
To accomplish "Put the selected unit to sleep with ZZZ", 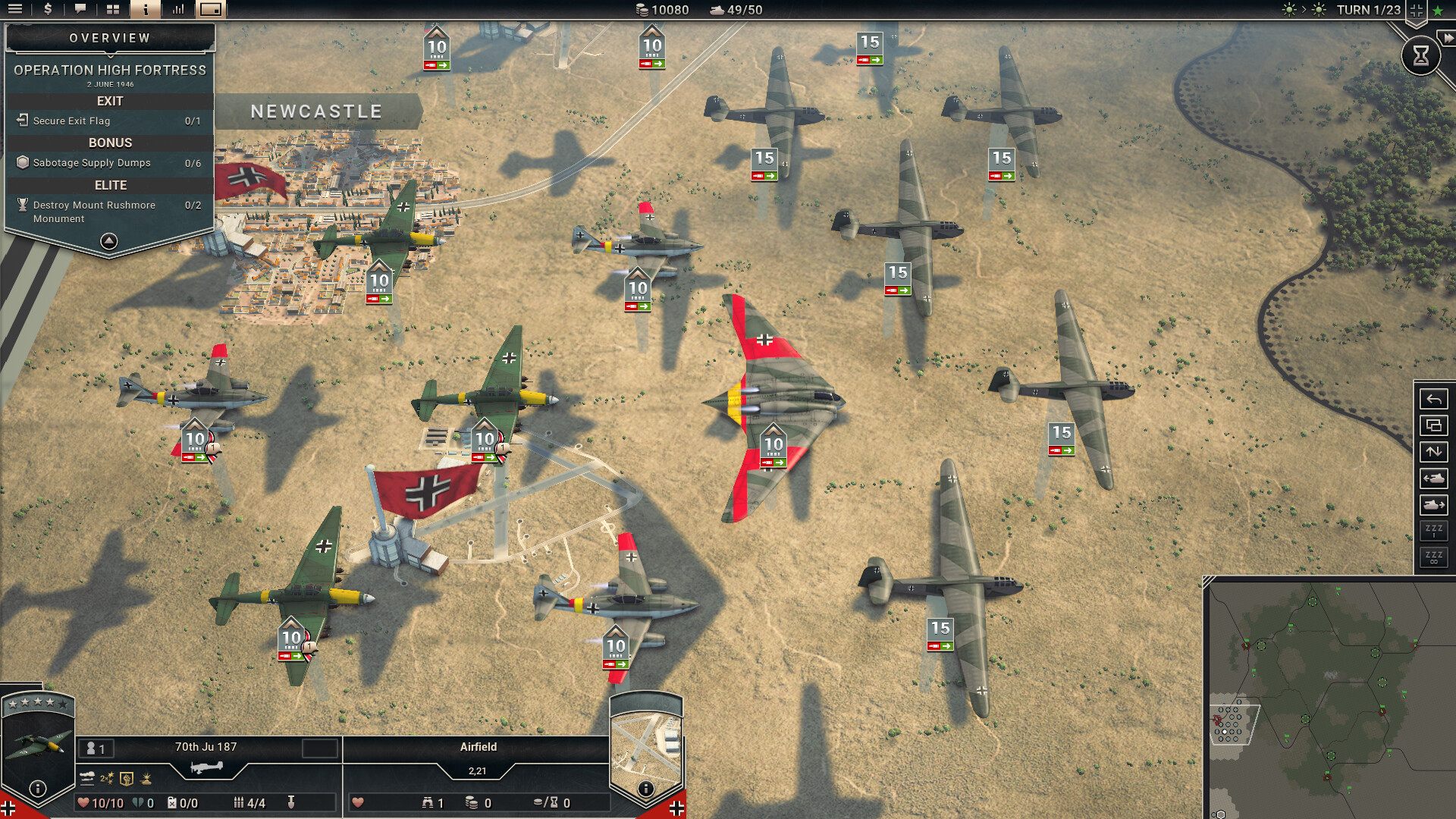I will [1433, 531].
